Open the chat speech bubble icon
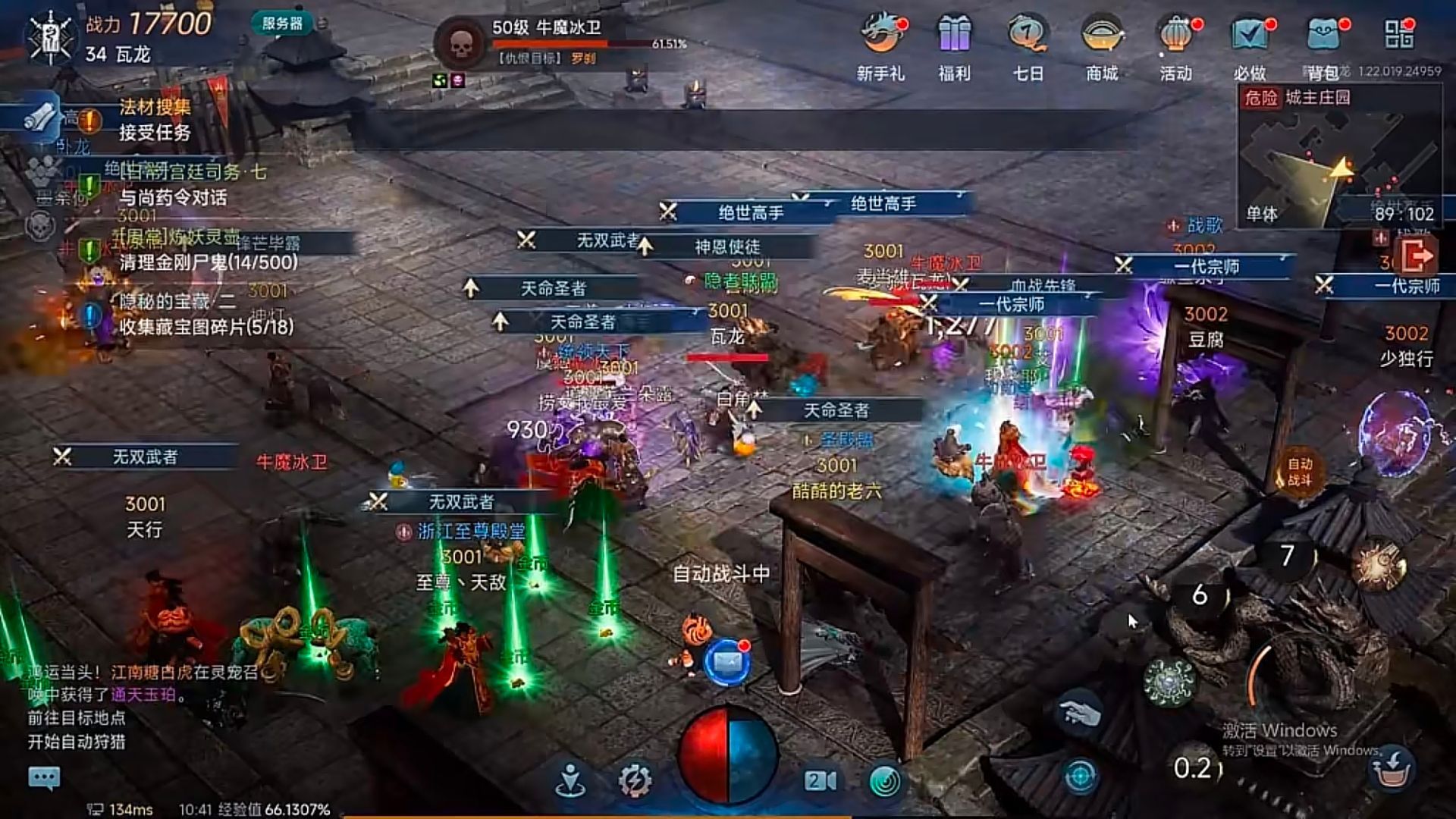 click(x=44, y=777)
